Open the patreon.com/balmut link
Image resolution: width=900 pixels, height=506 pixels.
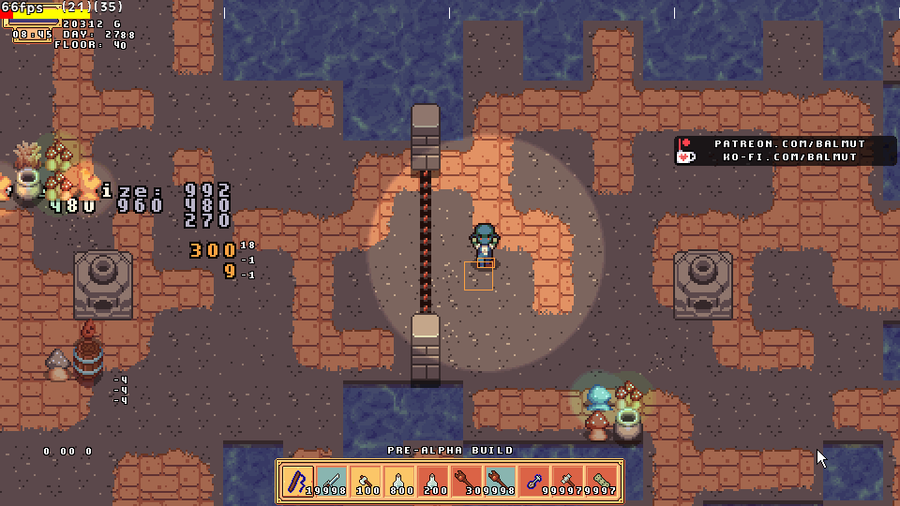(789, 144)
